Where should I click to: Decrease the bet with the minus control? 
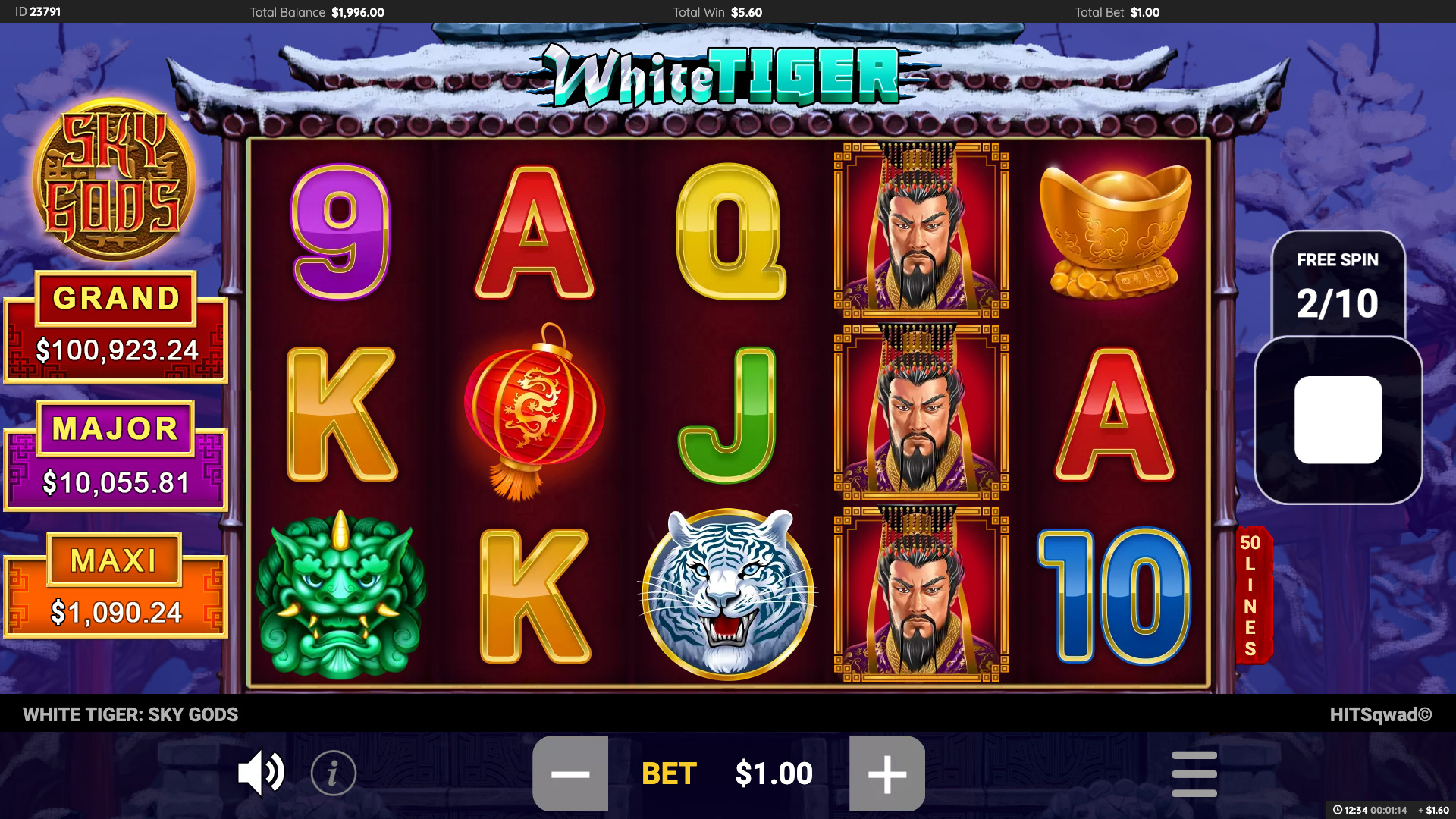coord(570,773)
